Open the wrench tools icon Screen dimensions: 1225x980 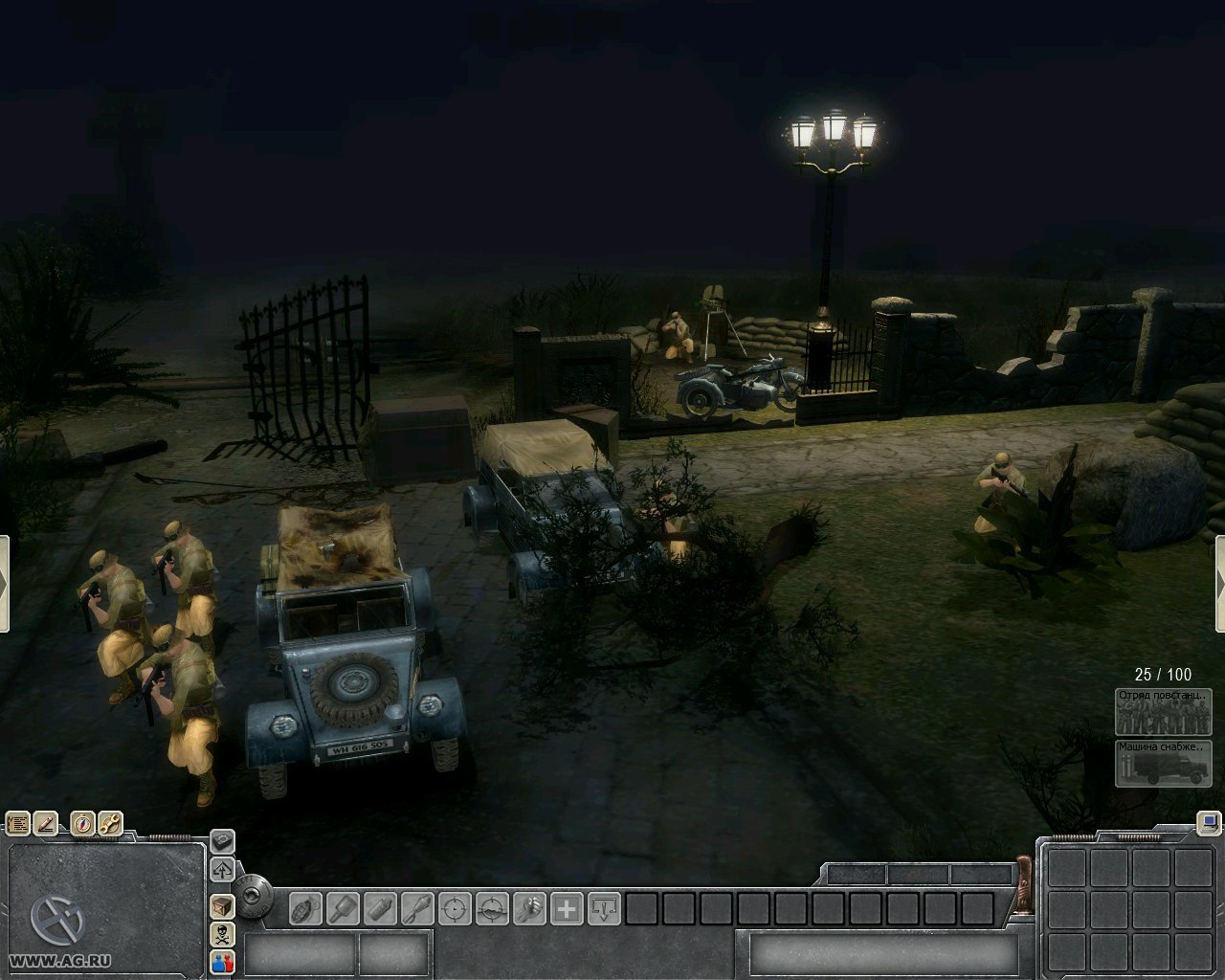coord(110,823)
